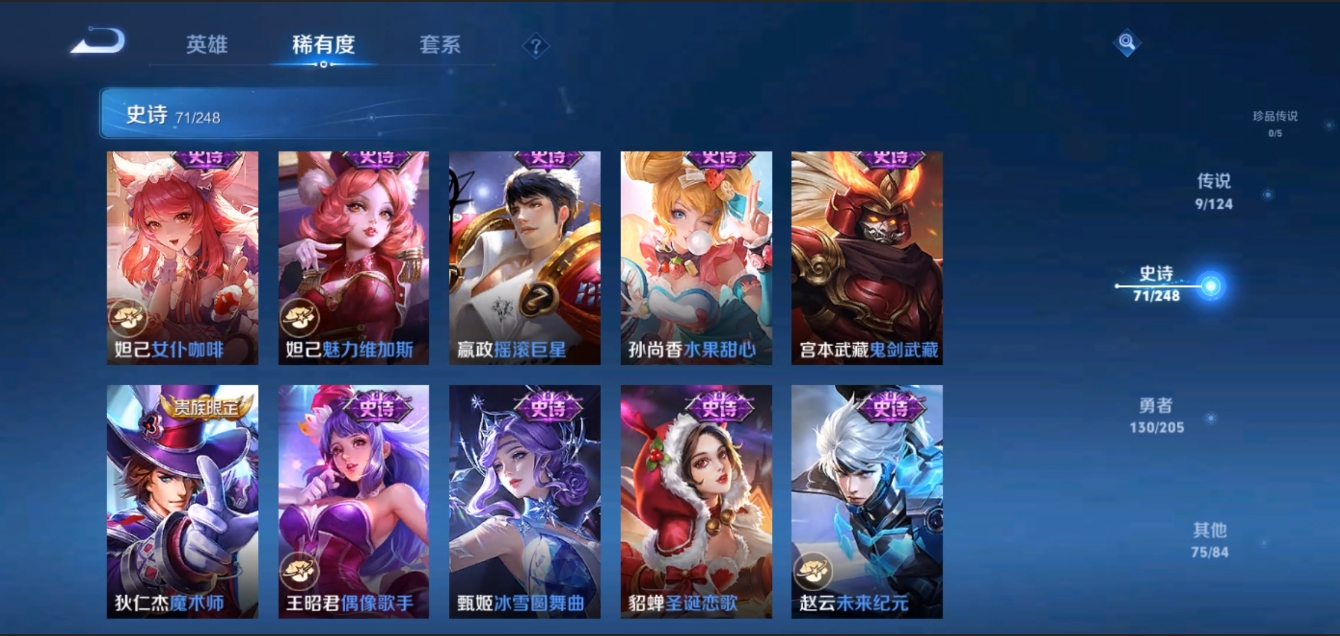
Task: Open the 嬴政 摇滚巨星 skin card
Action: tap(524, 257)
